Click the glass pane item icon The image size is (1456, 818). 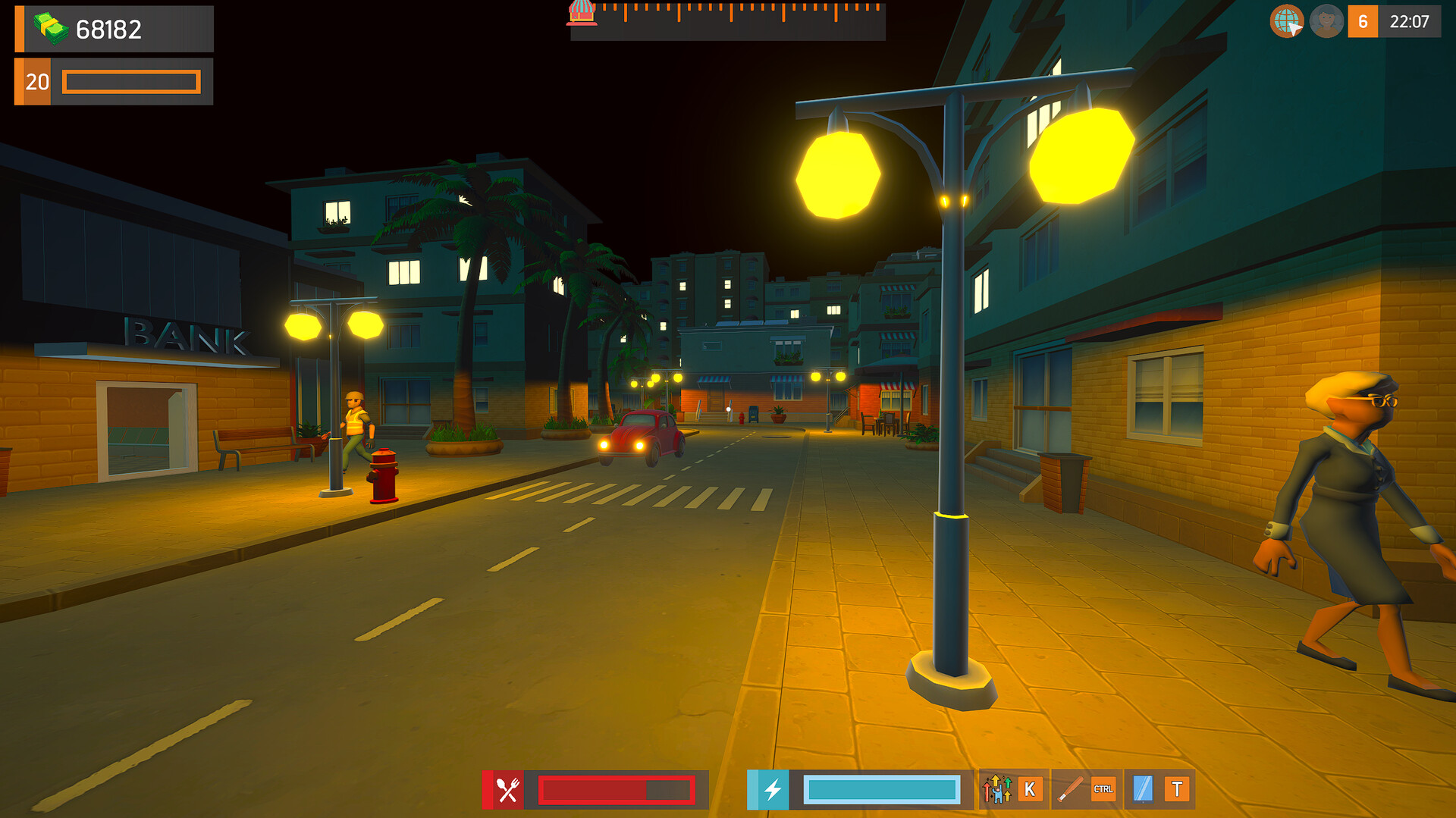click(x=1143, y=791)
